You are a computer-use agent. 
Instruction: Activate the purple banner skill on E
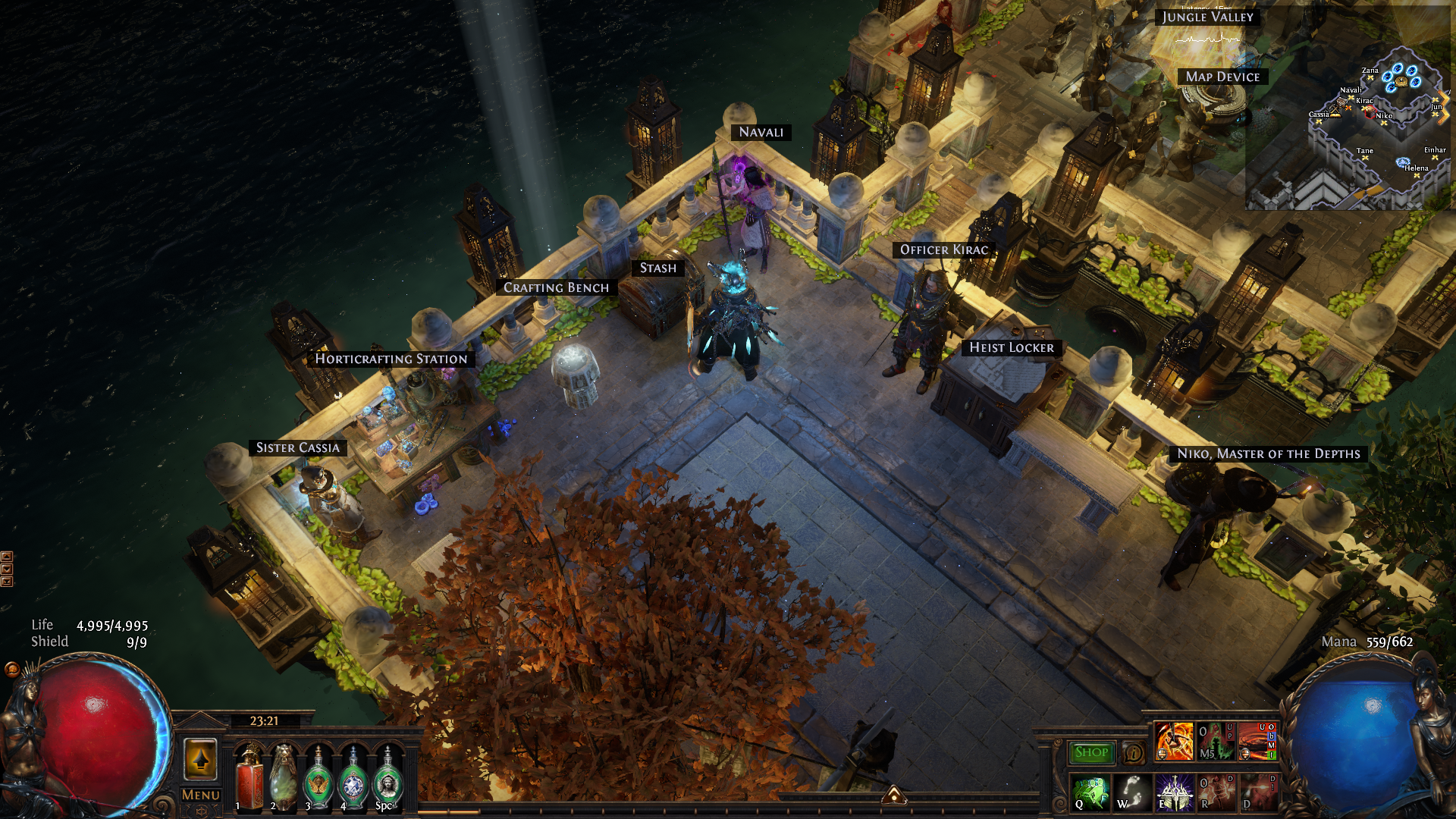pyautogui.click(x=1174, y=792)
